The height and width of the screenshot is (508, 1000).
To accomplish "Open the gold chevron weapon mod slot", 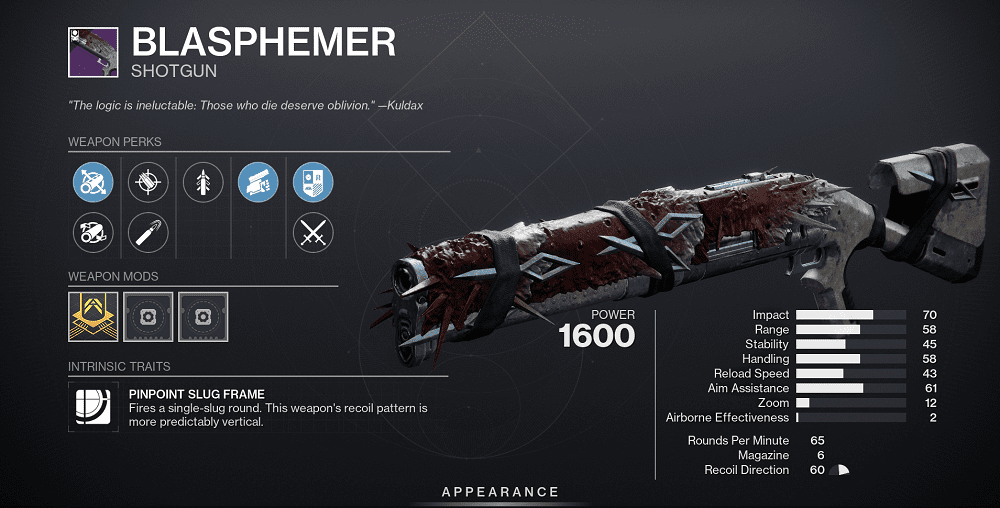I will pos(93,315).
